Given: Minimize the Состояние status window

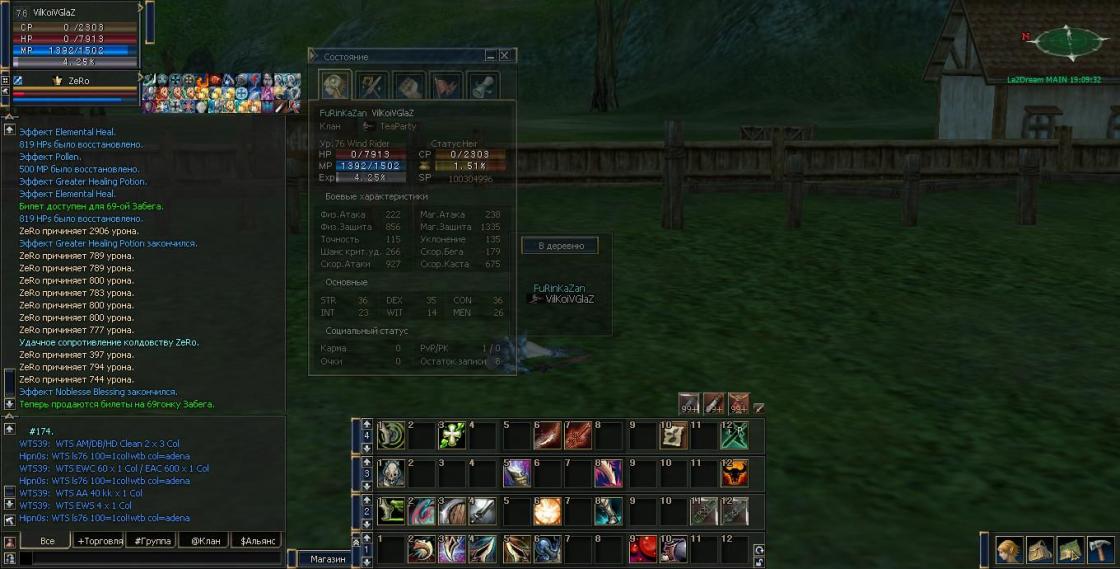Looking at the screenshot, I should 490,56.
